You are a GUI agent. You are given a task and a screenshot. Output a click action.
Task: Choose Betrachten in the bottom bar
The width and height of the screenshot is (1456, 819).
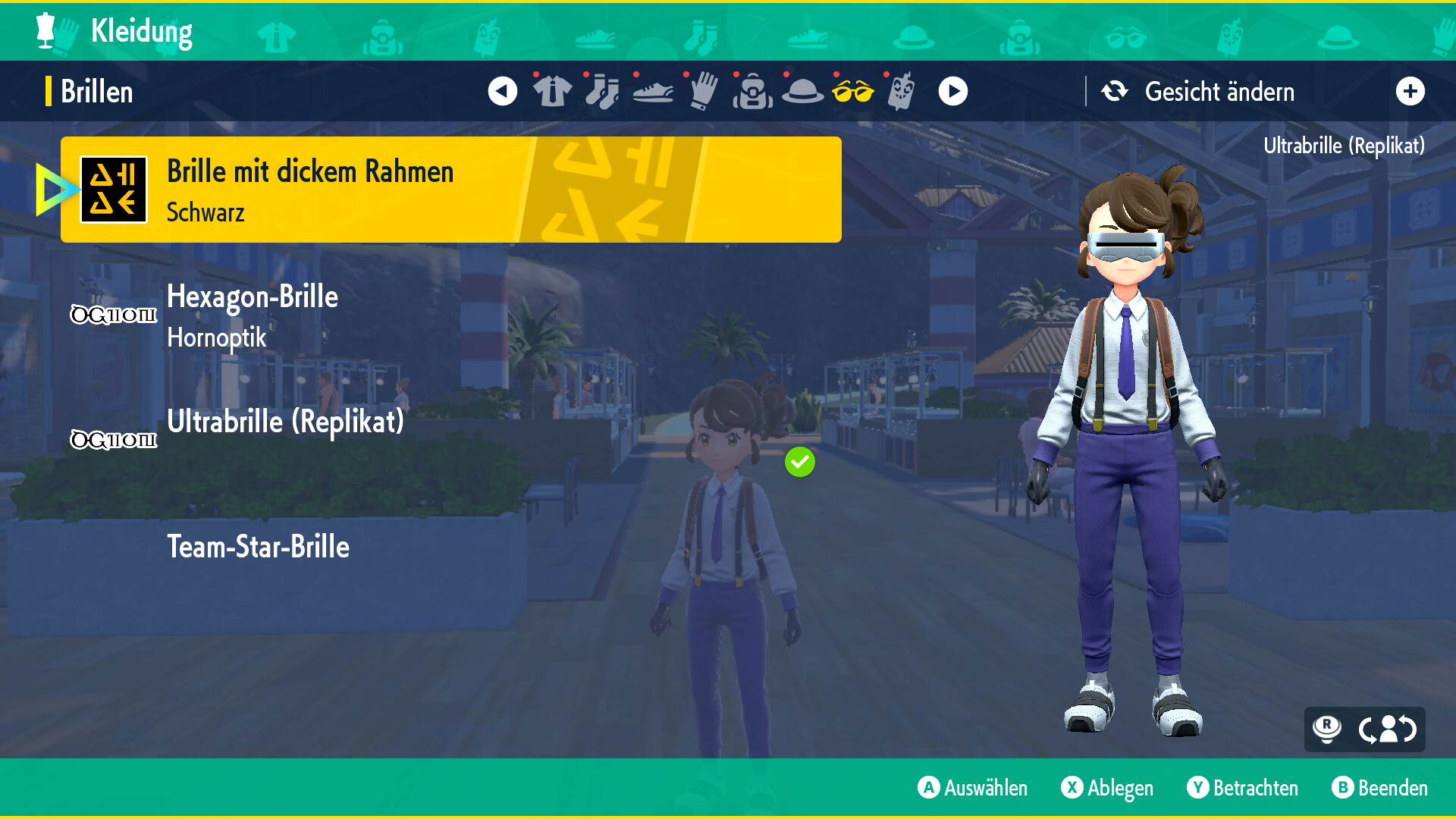1242,788
